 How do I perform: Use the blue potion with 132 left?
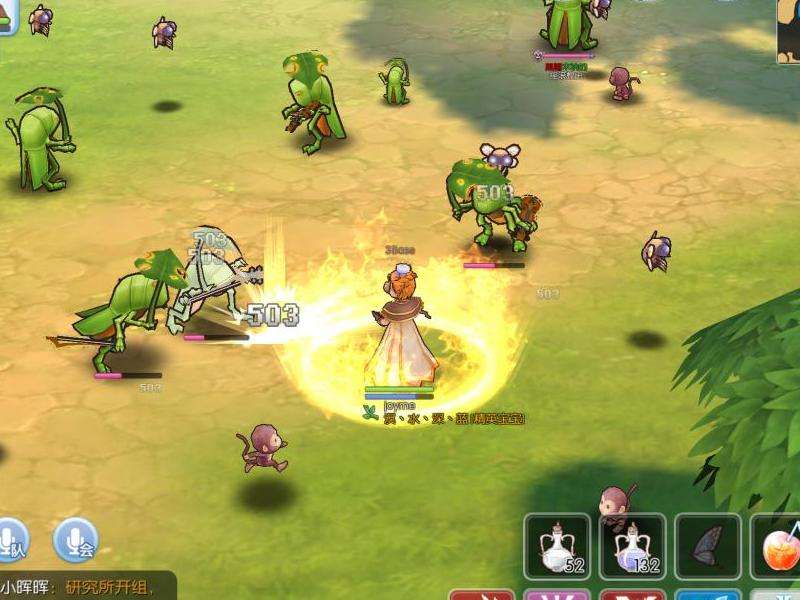633,547
